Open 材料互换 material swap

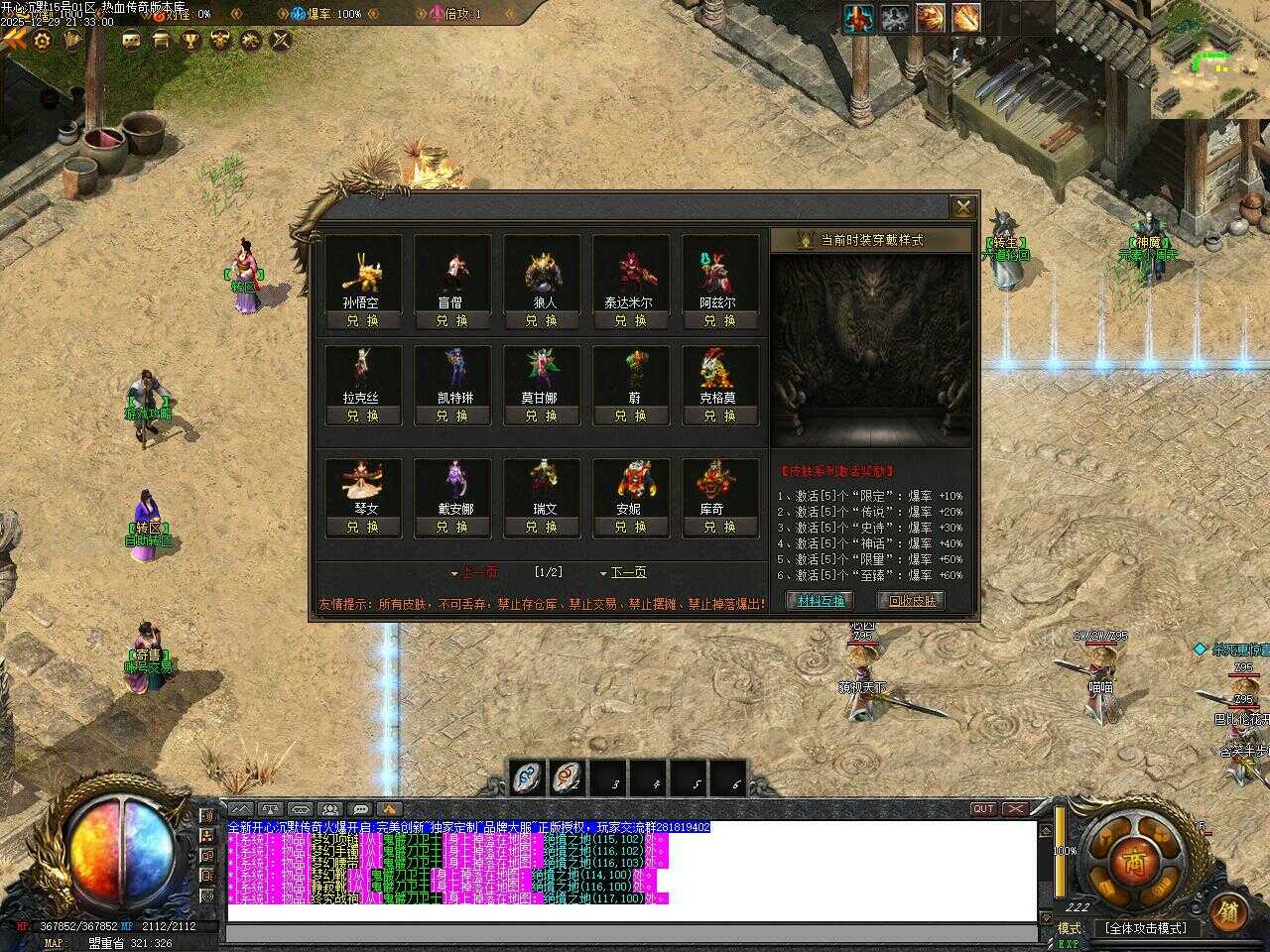(x=822, y=600)
